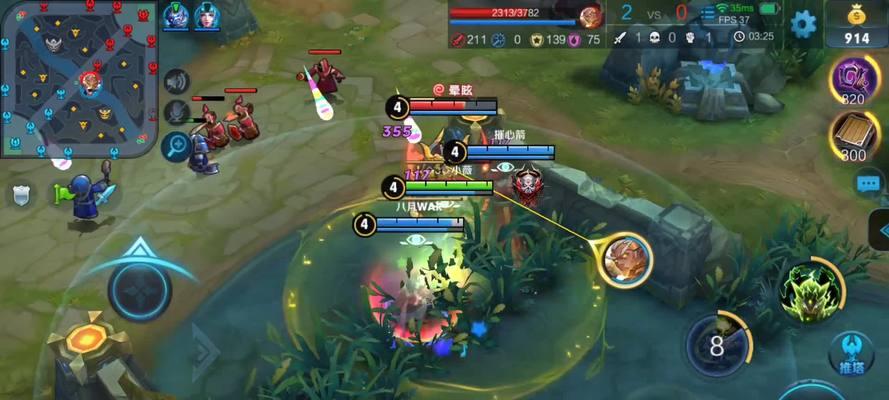The height and width of the screenshot is (400, 889).
Task: Expand the right-edge arrow panel
Action: pos(880,230)
